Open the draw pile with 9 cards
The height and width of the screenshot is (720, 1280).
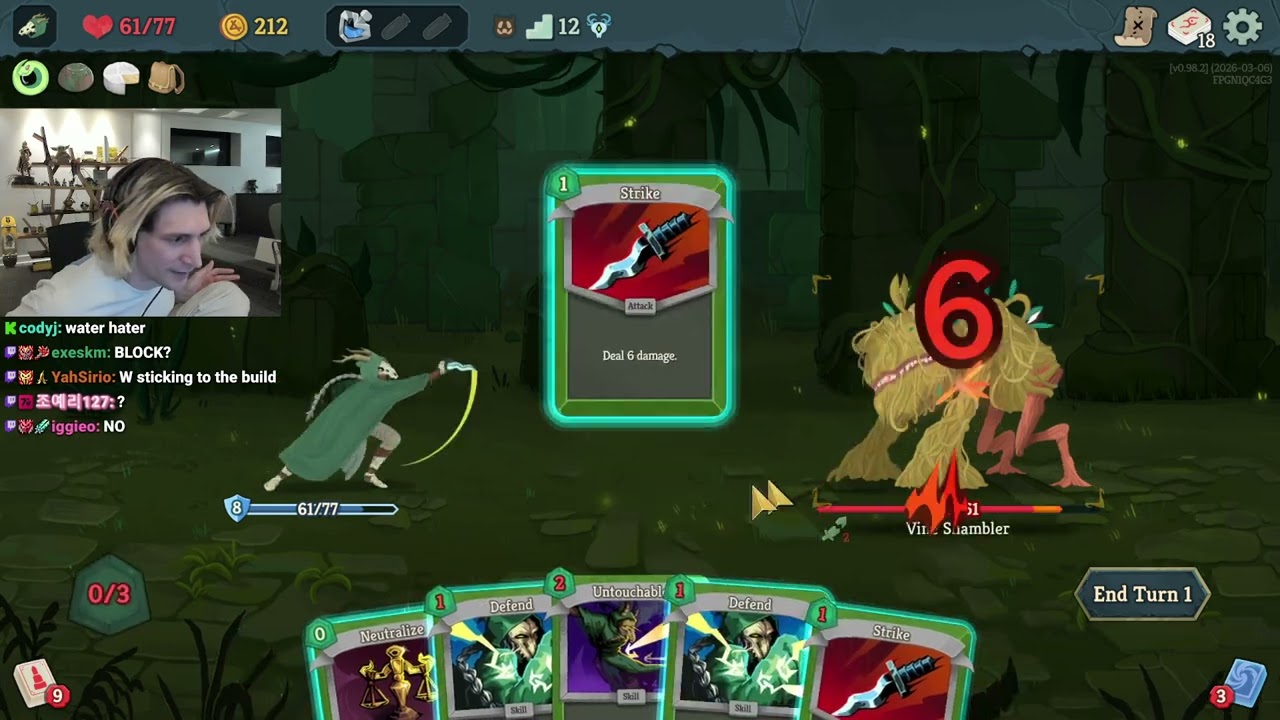point(36,685)
